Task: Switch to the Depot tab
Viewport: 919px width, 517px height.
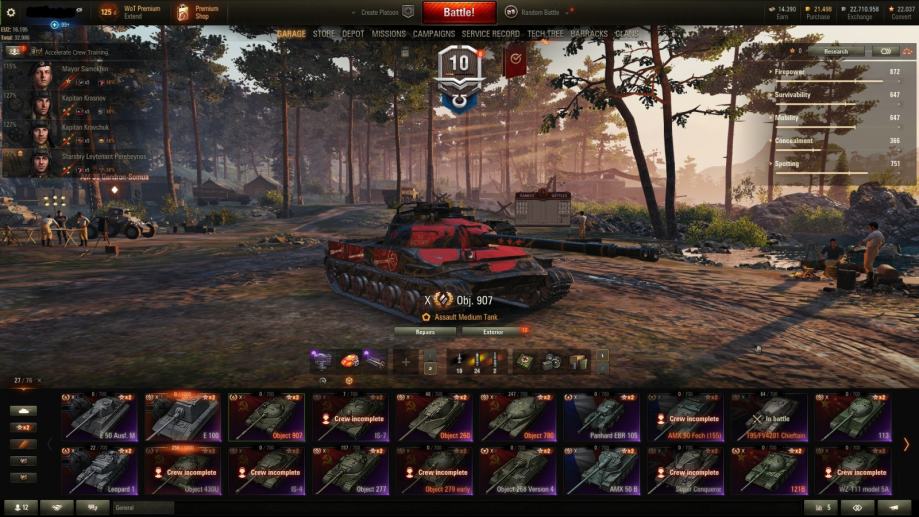Action: (353, 34)
